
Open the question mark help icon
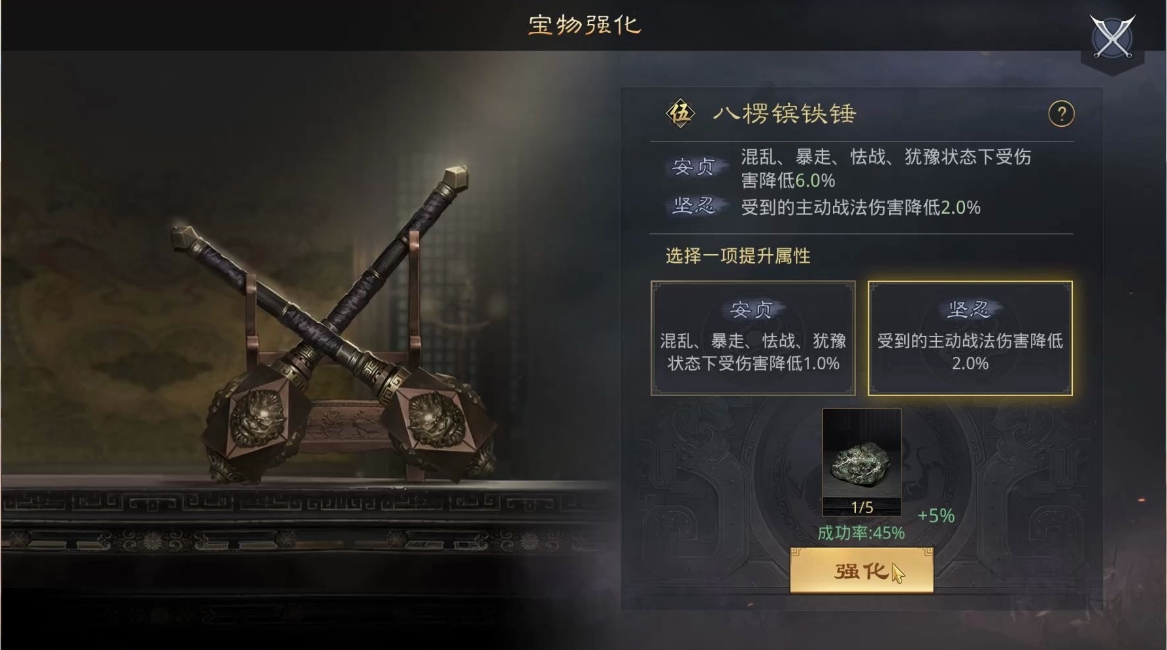pyautogui.click(x=1061, y=114)
